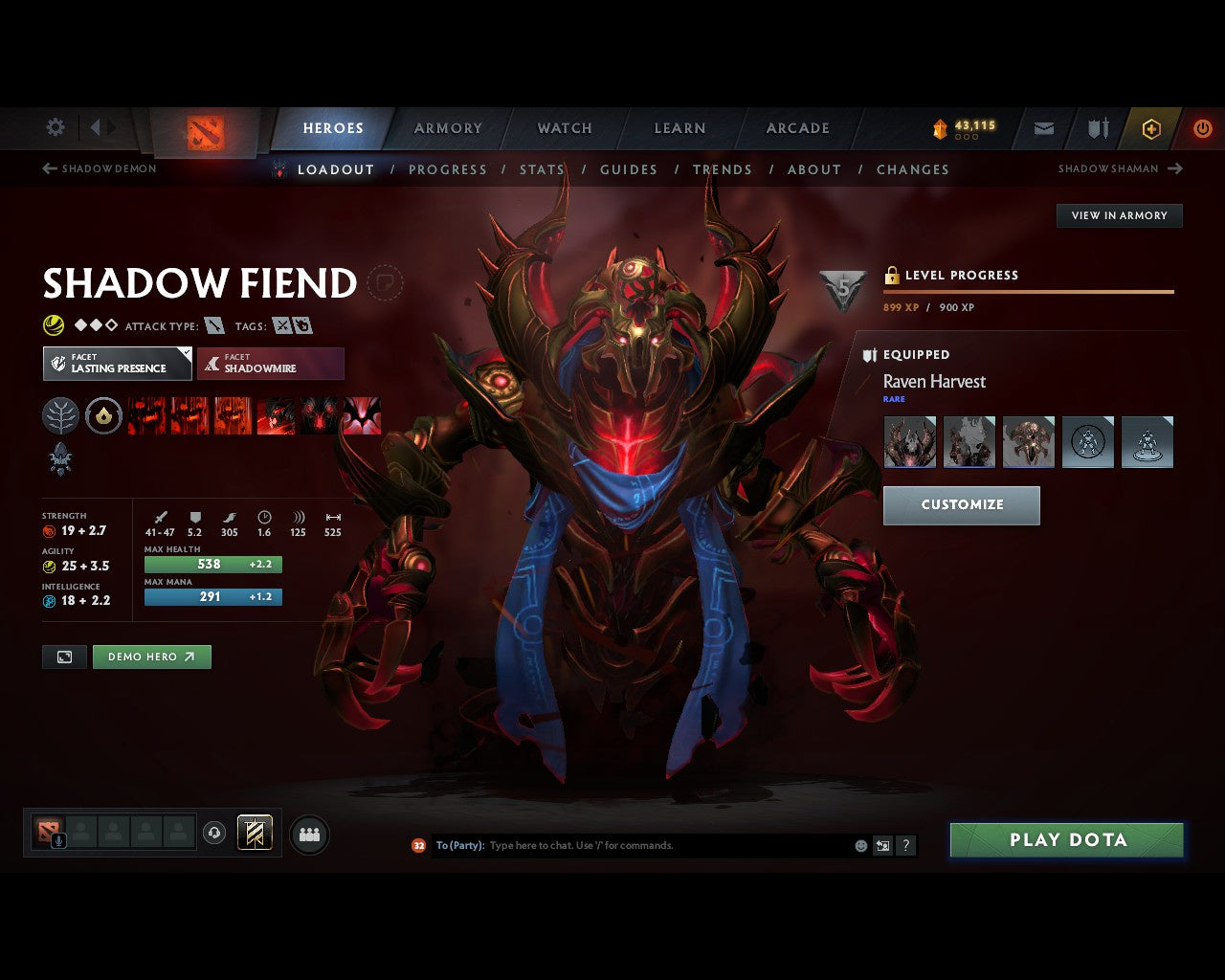Open the Guides tab
1225x980 pixels.
[629, 169]
